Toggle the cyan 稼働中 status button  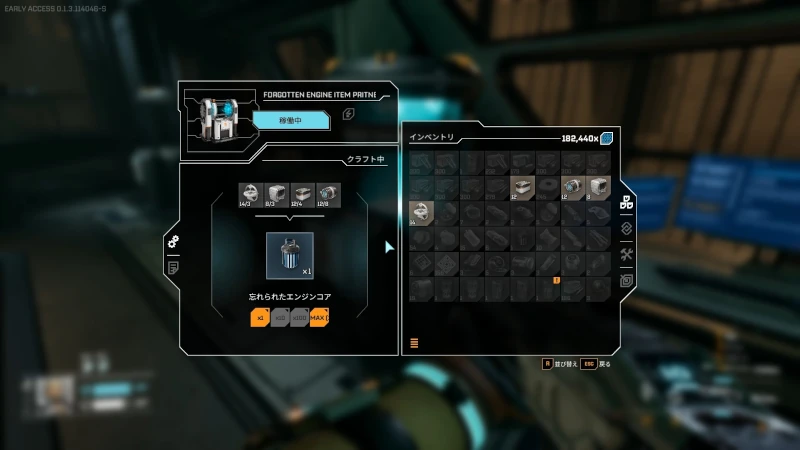(x=290, y=121)
